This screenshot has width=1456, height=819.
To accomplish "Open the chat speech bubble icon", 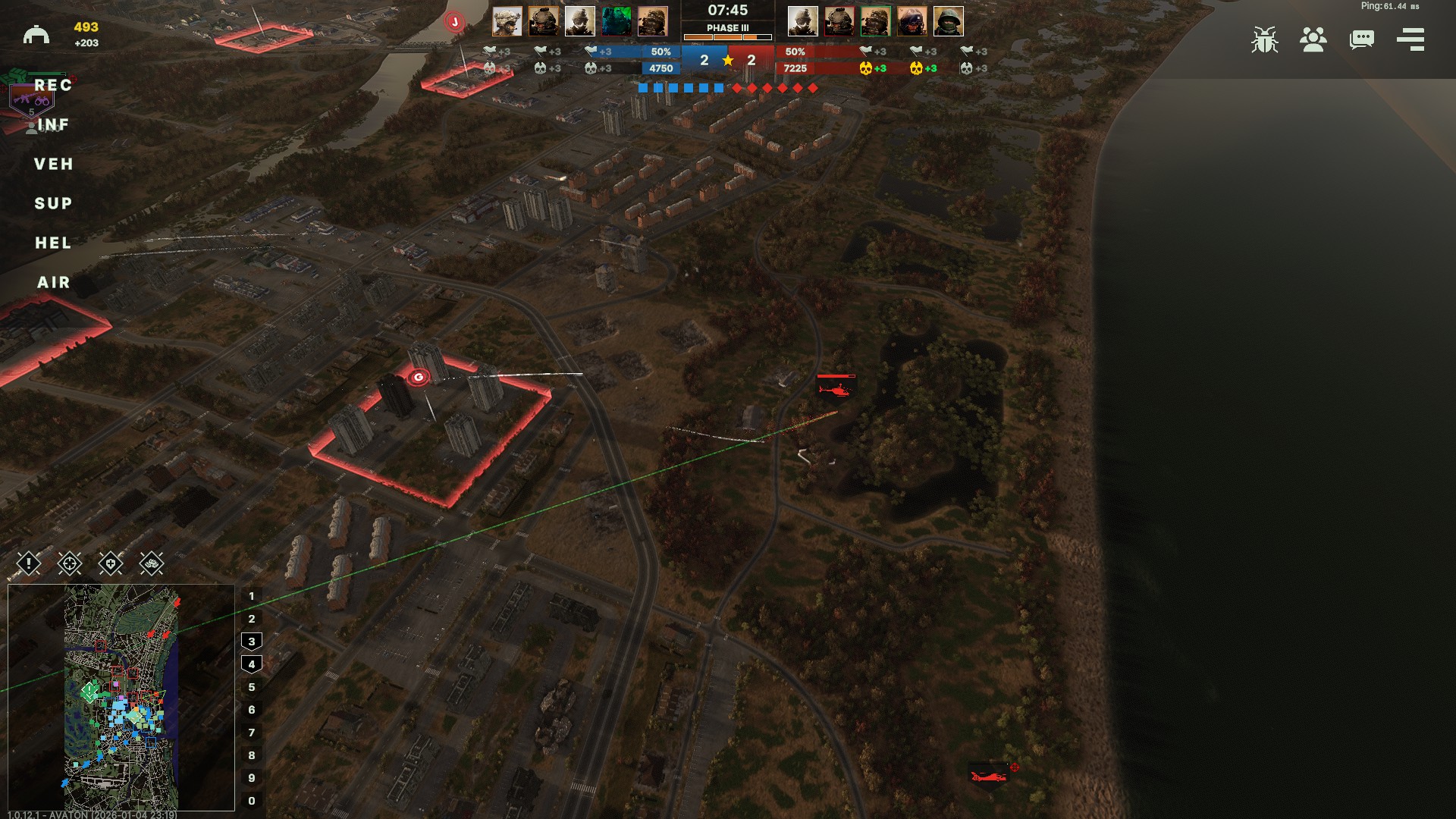I will pyautogui.click(x=1361, y=39).
